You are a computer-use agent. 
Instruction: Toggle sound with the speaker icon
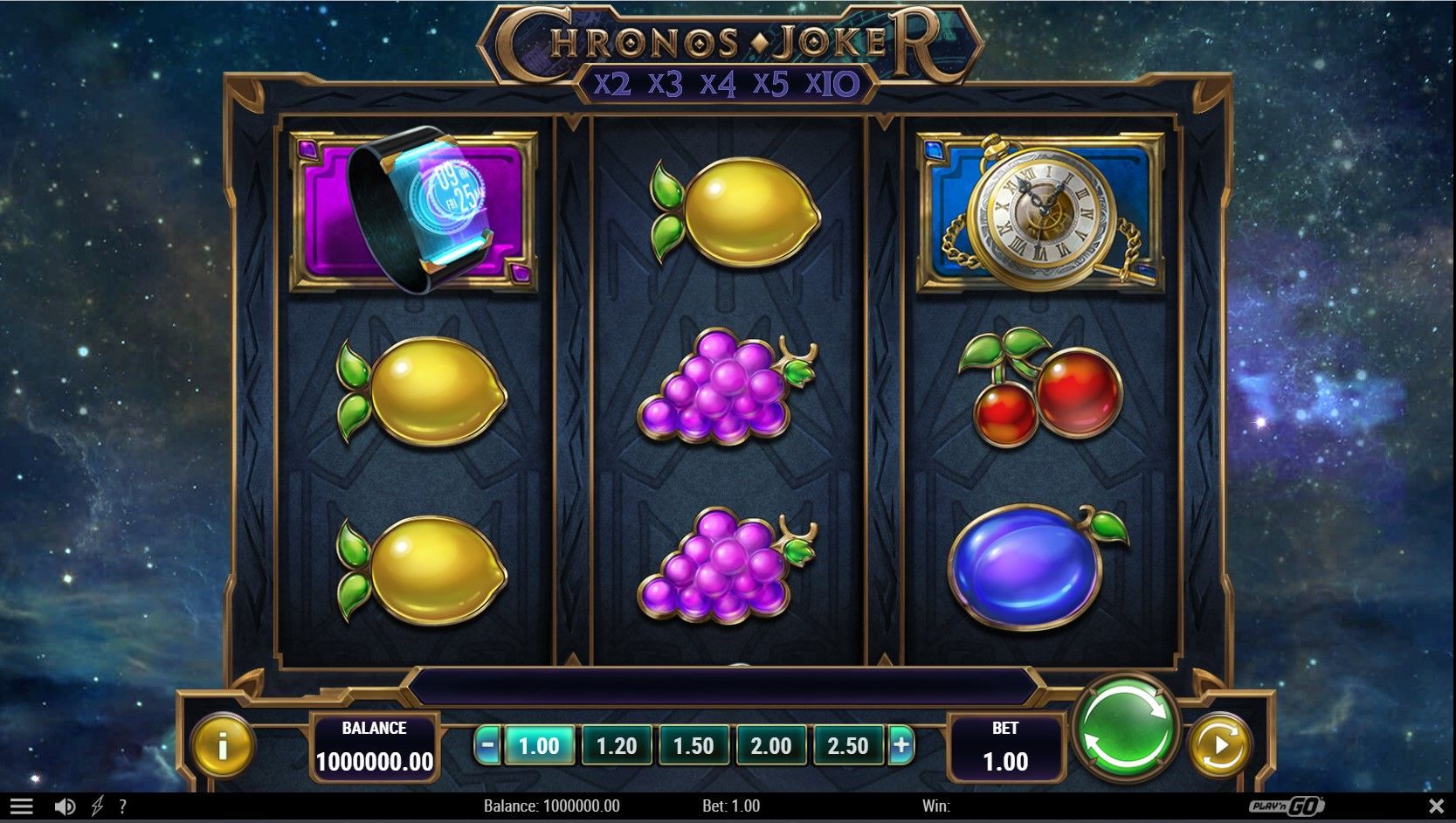tap(65, 806)
